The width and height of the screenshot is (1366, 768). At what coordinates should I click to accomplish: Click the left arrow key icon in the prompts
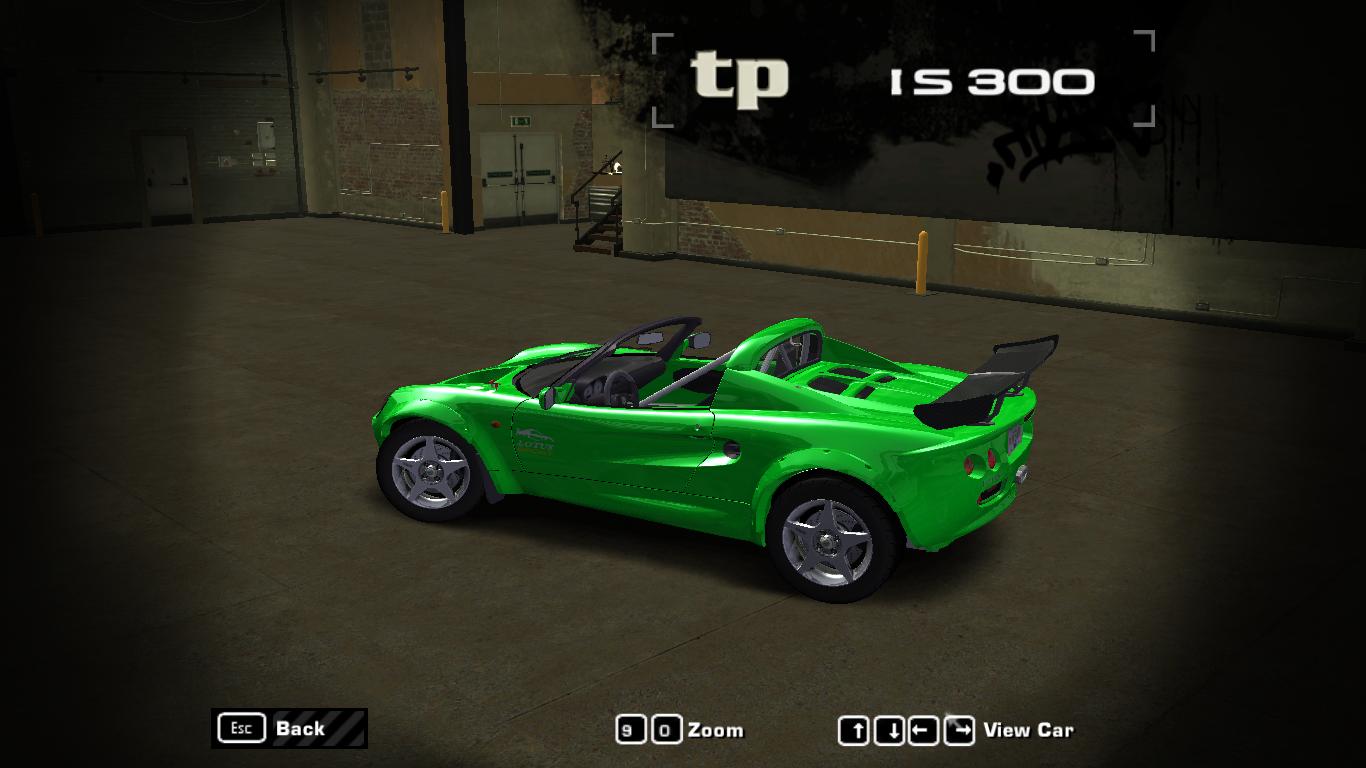tap(922, 731)
